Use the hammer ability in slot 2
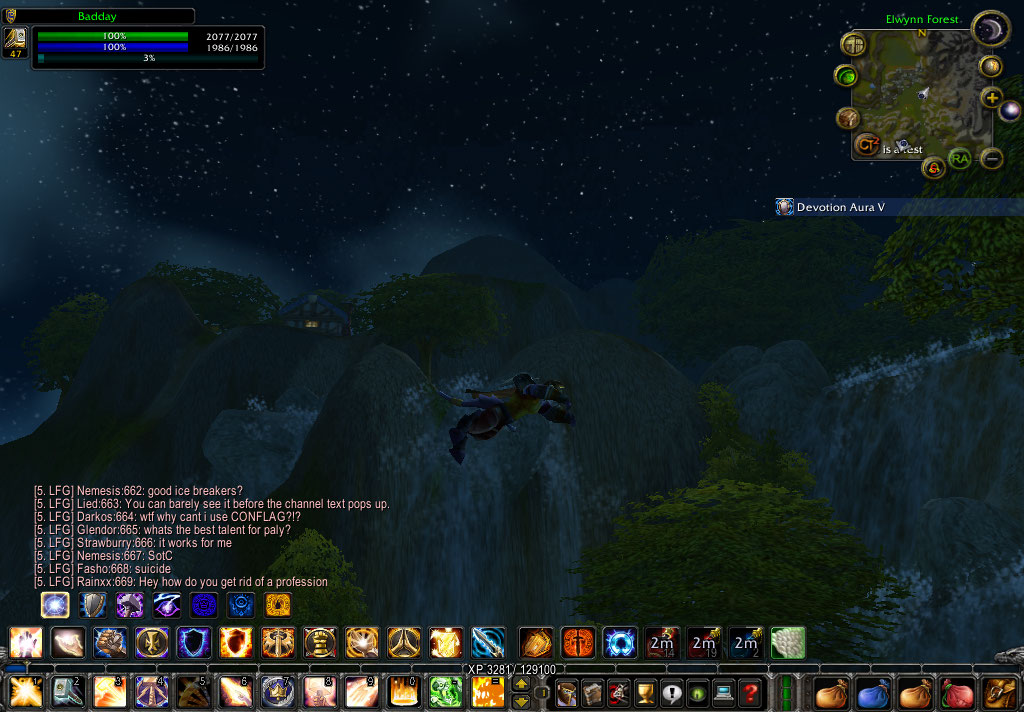The image size is (1024, 712). click(x=68, y=692)
